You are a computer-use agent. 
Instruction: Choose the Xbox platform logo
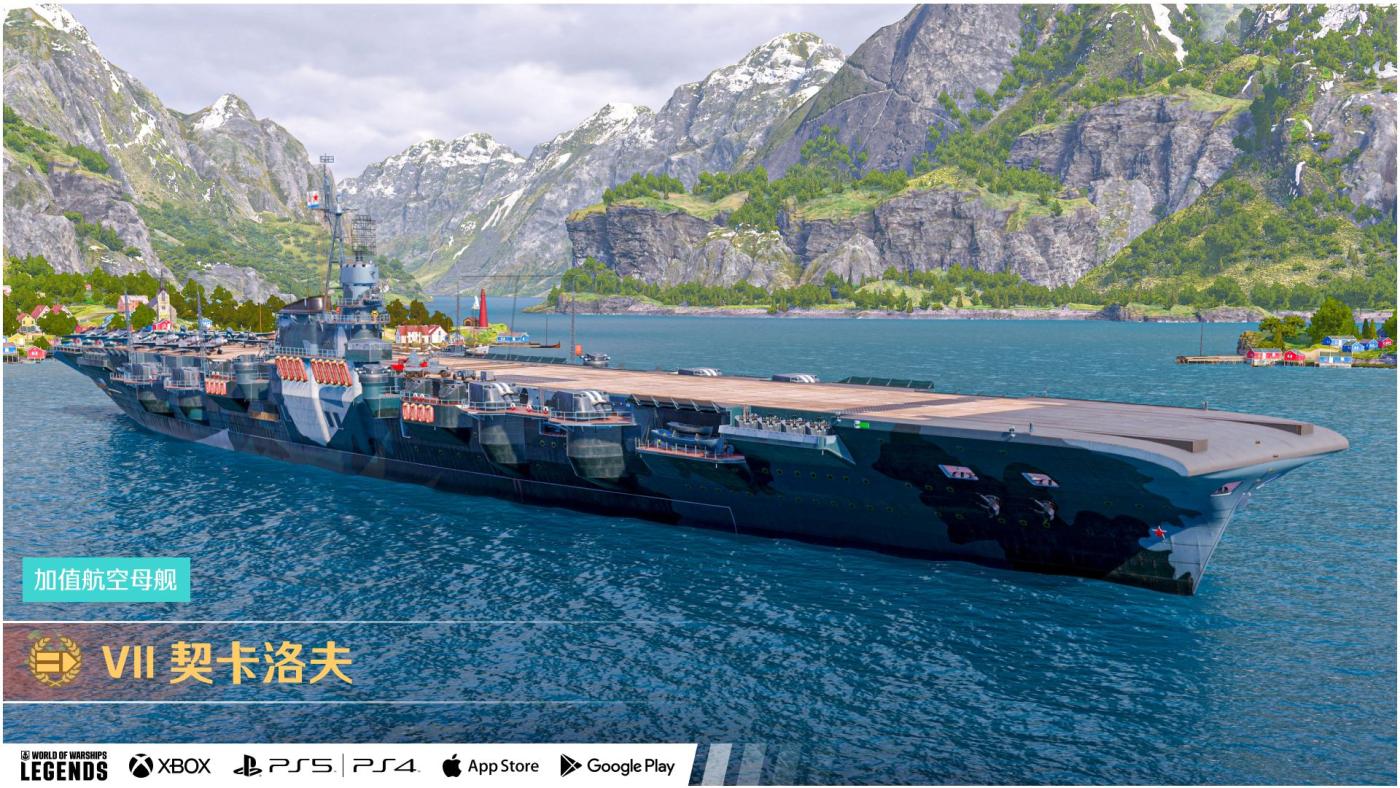(x=170, y=766)
